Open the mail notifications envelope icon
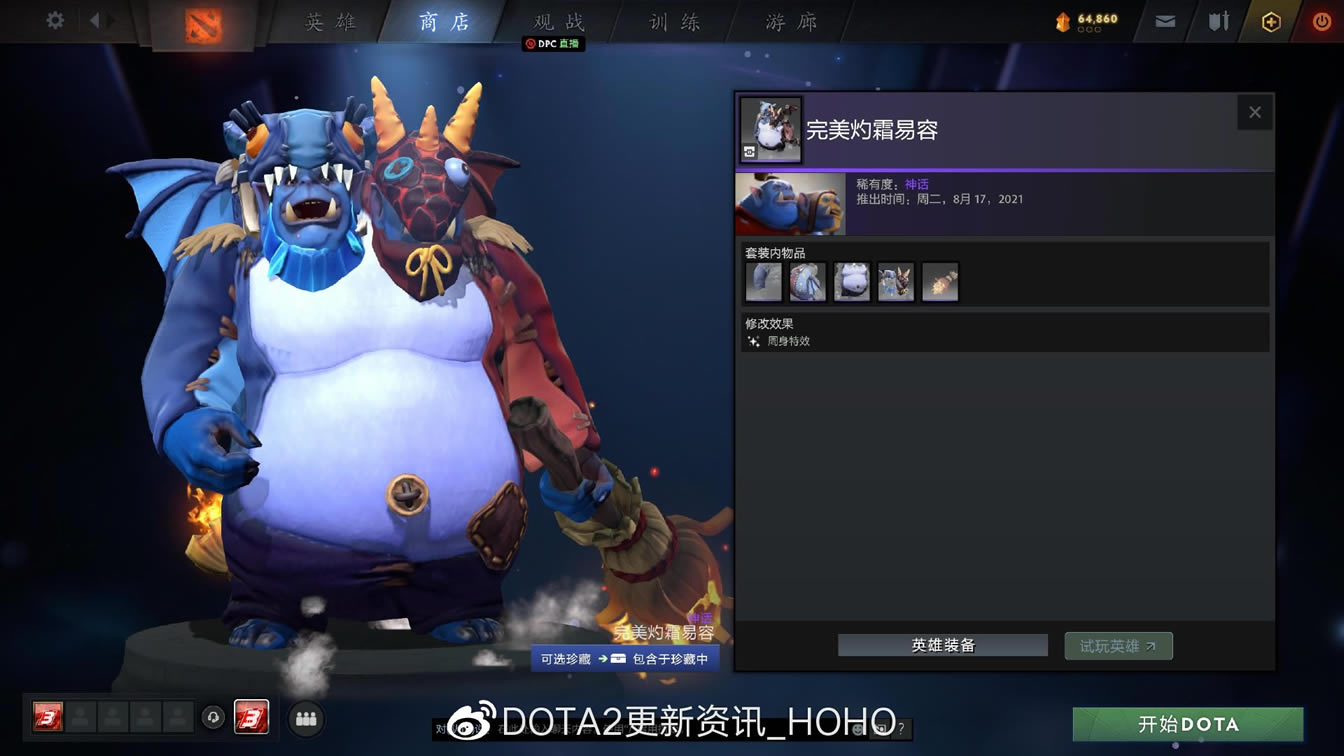1344x756 pixels. coord(1163,20)
